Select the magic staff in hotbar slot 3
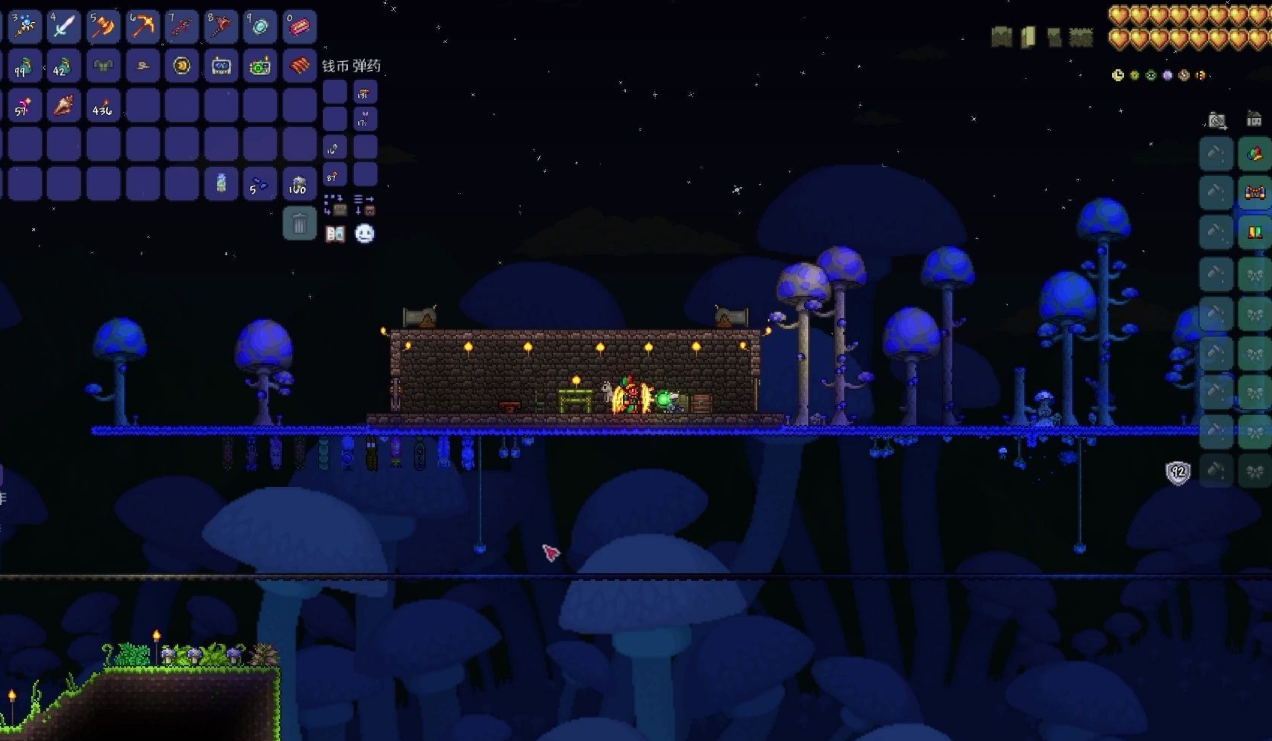The height and width of the screenshot is (741, 1272). 24,27
